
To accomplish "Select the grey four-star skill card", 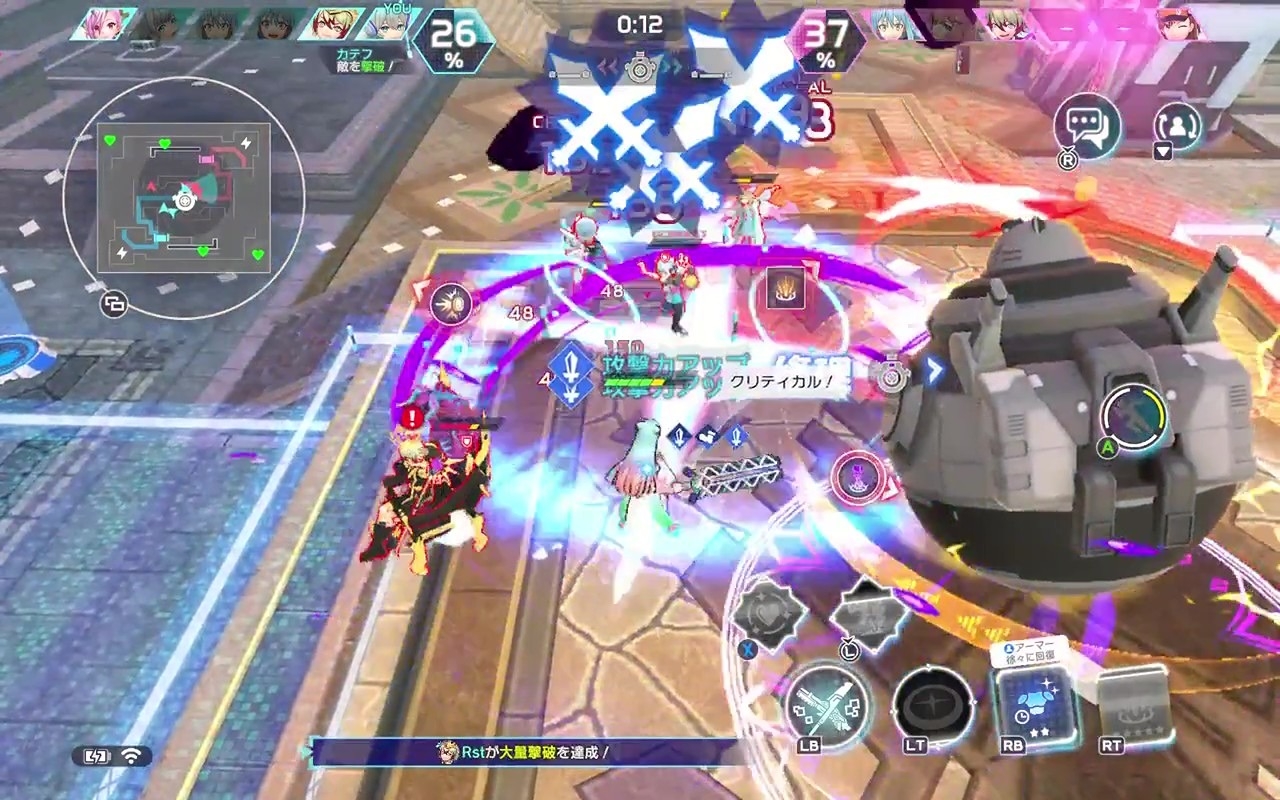I will click(x=1134, y=705).
